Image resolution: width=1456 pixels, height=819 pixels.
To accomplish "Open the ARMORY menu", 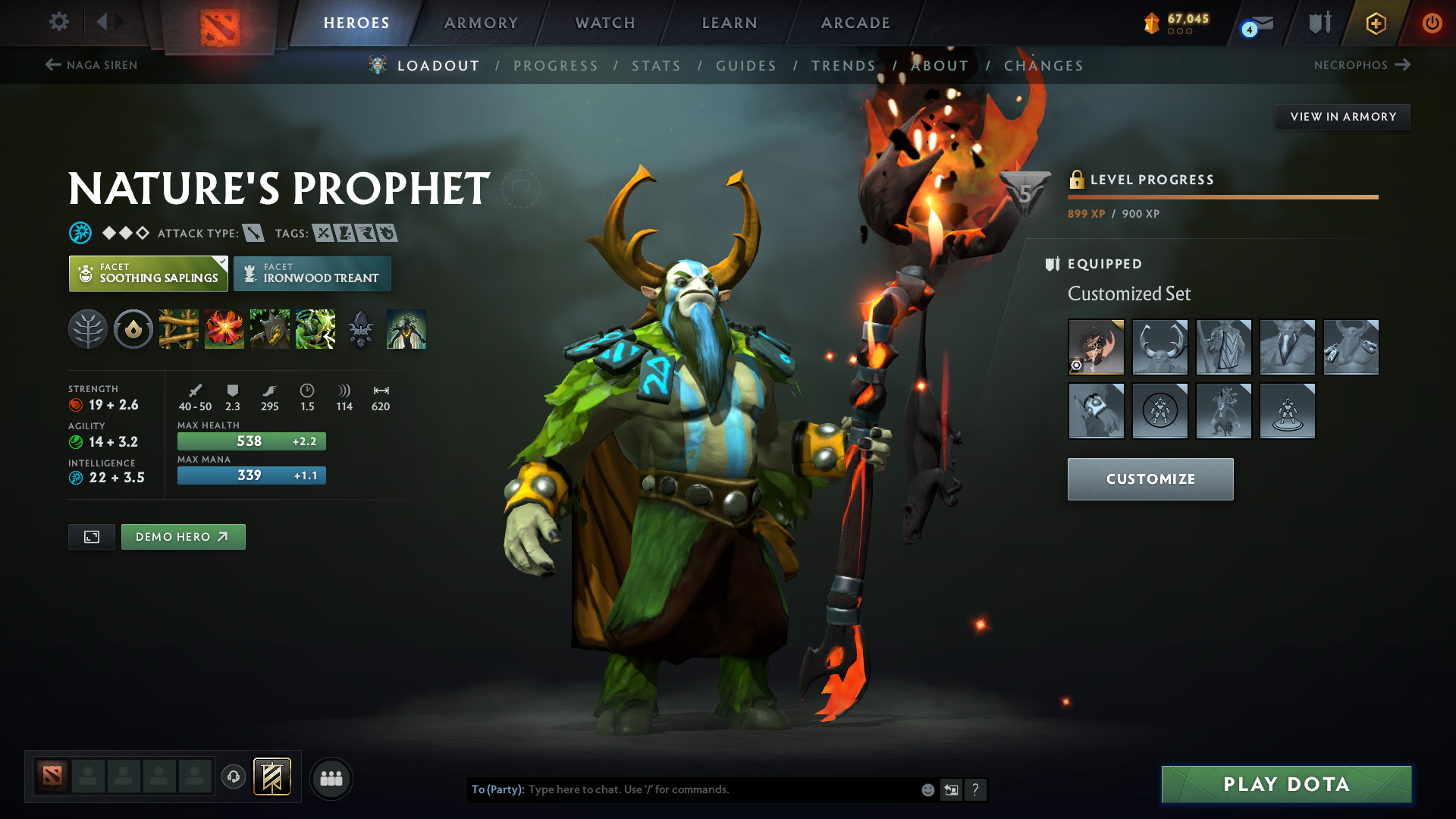I will [x=481, y=23].
